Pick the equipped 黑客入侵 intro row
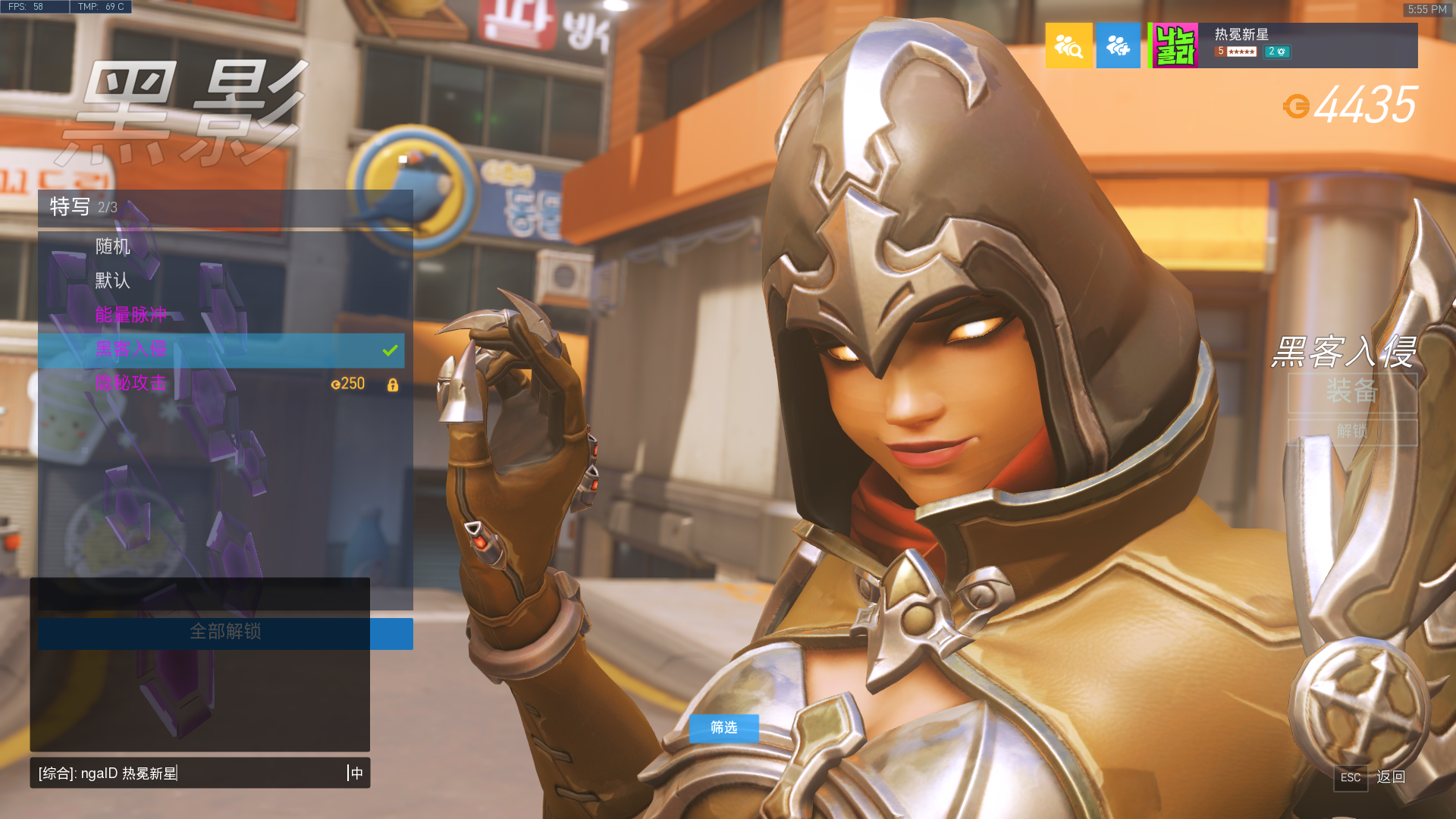The image size is (1456, 819). [220, 350]
